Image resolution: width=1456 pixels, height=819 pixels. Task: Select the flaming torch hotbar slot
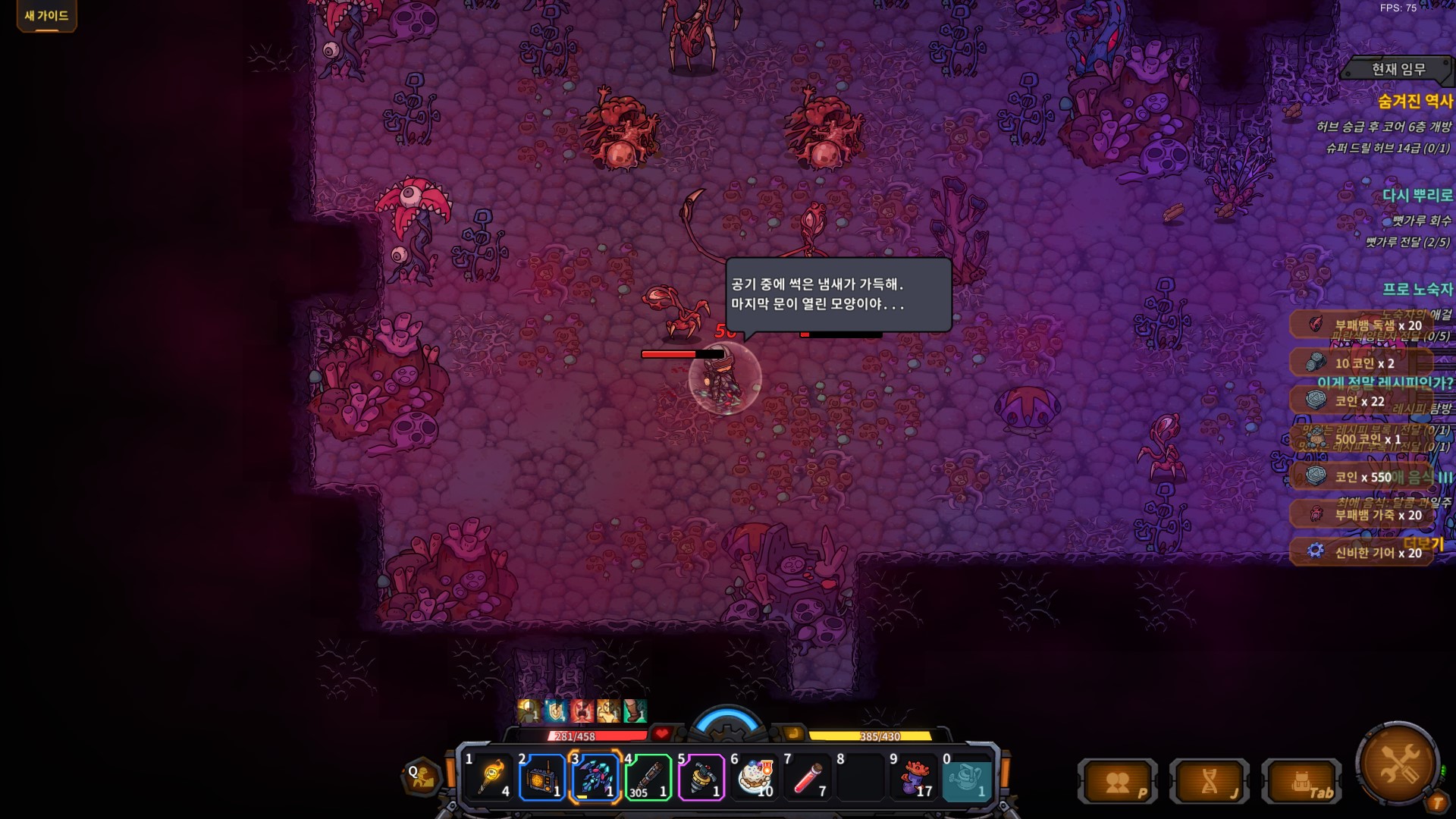(x=489, y=777)
